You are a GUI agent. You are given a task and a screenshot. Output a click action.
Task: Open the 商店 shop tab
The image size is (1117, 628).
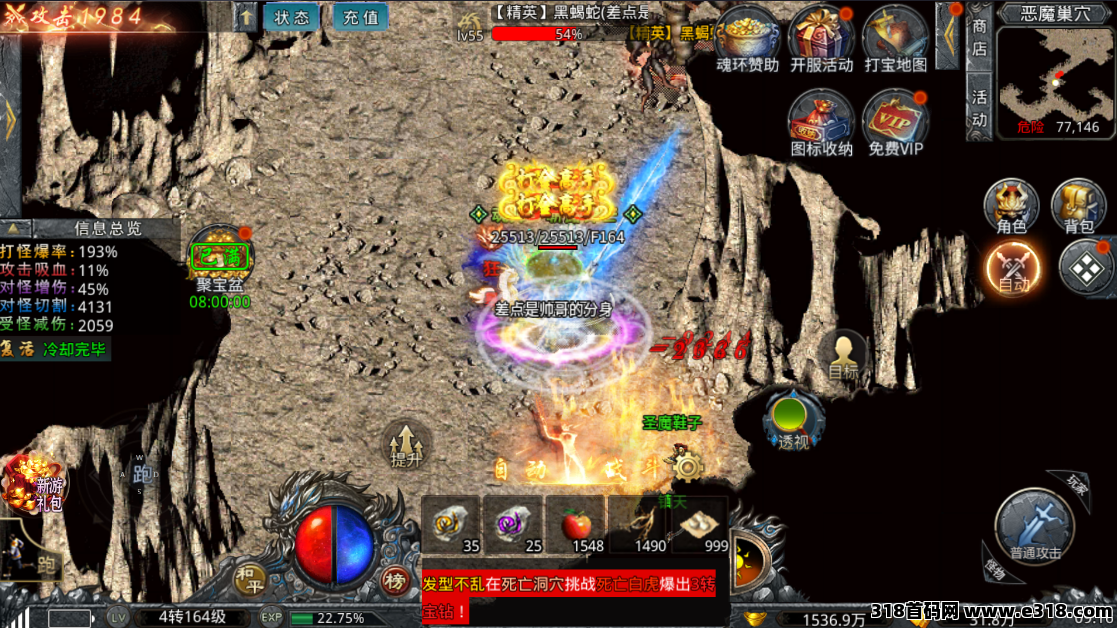pos(980,38)
